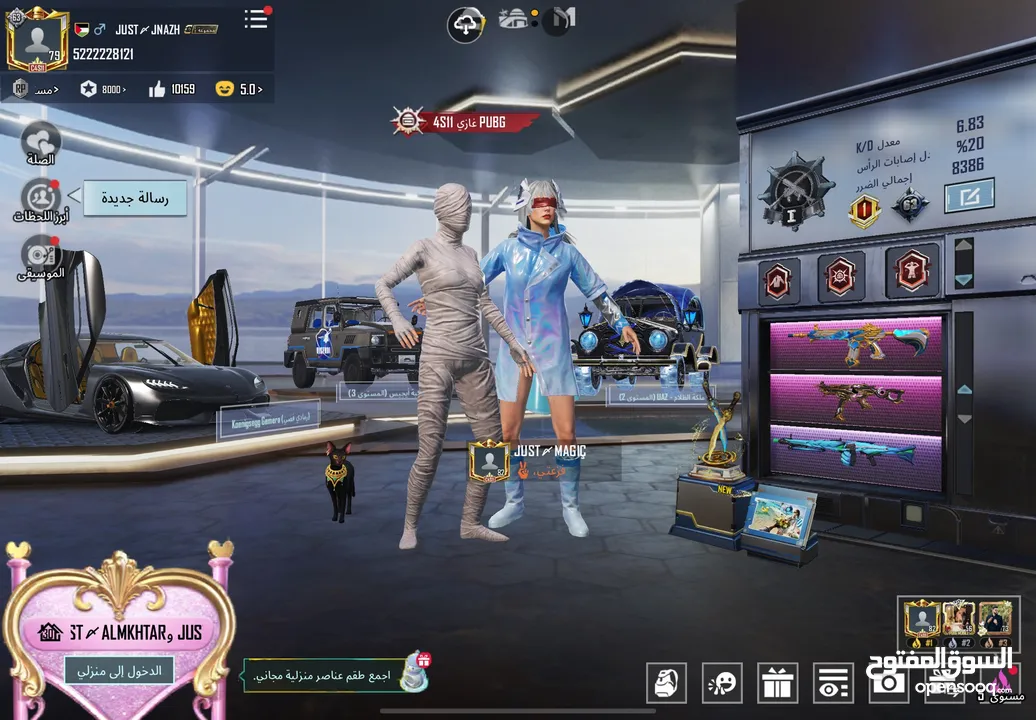Toggle the eye visibility list button
This screenshot has height=720, width=1036.
coord(831,683)
